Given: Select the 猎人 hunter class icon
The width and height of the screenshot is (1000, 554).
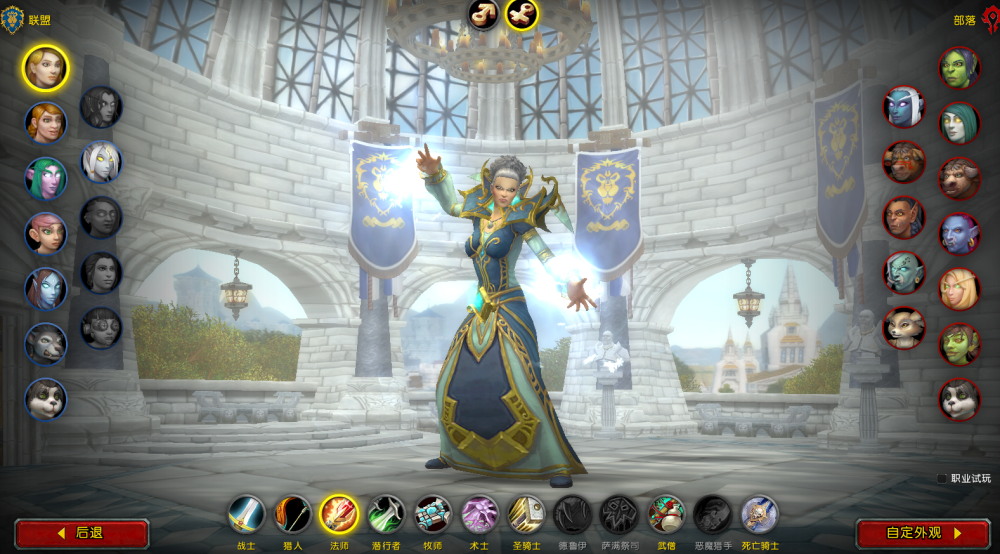Looking at the screenshot, I should 293,514.
